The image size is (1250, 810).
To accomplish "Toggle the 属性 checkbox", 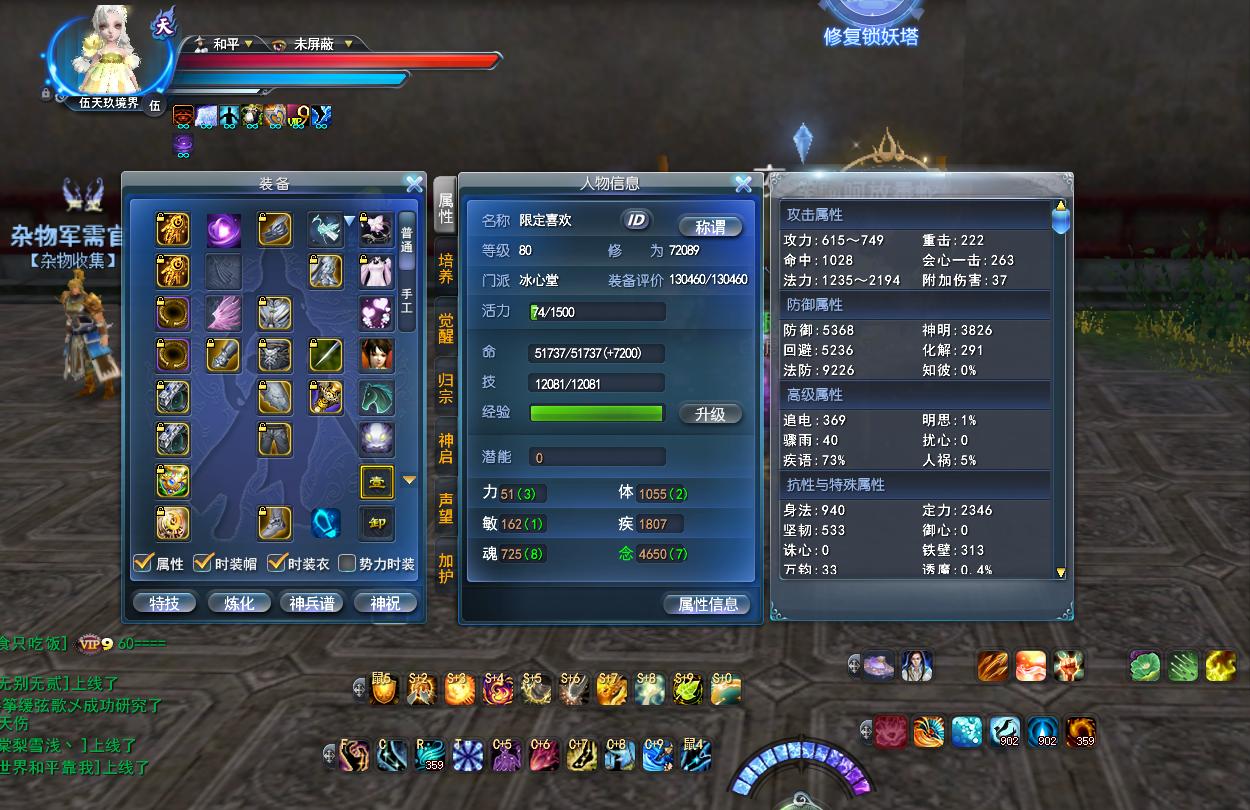I will (x=143, y=563).
